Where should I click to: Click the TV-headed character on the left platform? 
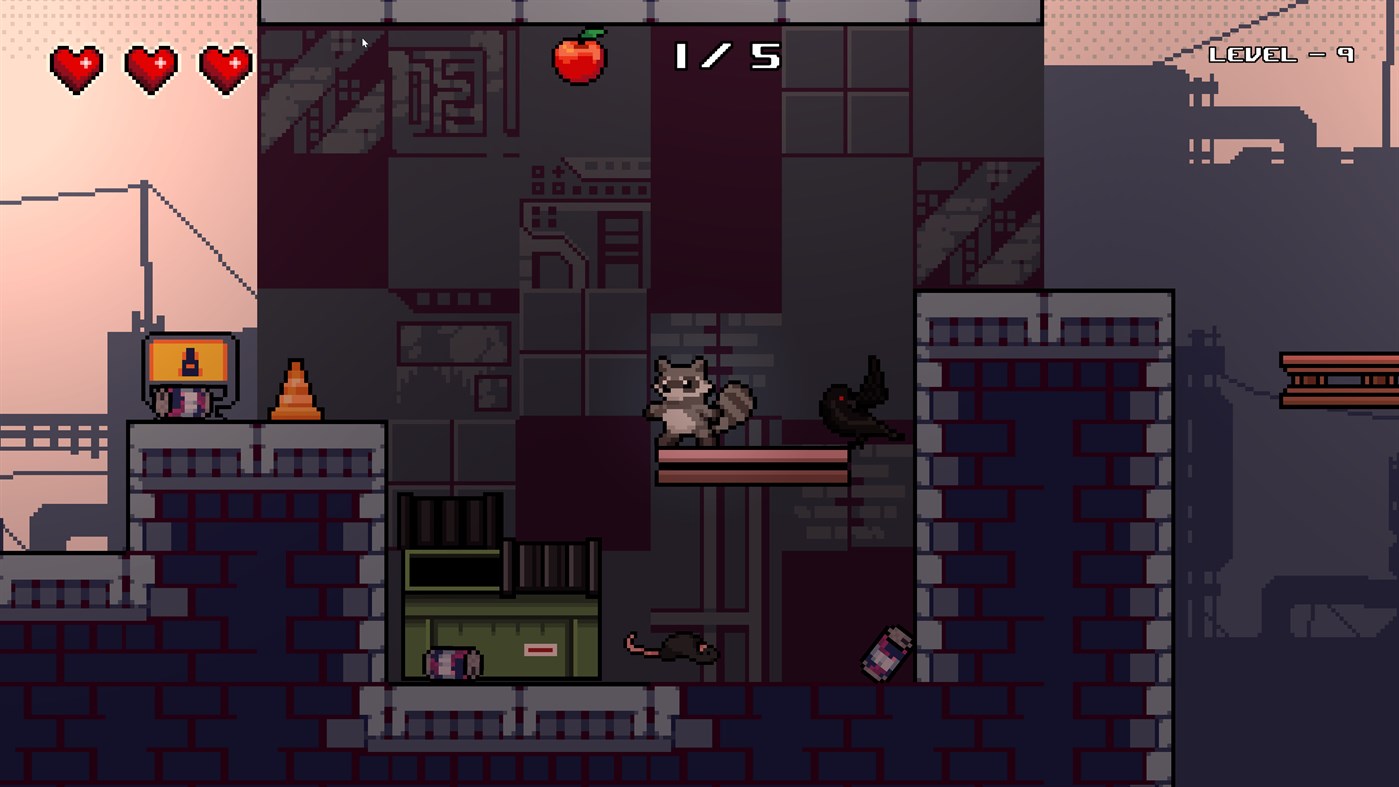click(x=192, y=380)
